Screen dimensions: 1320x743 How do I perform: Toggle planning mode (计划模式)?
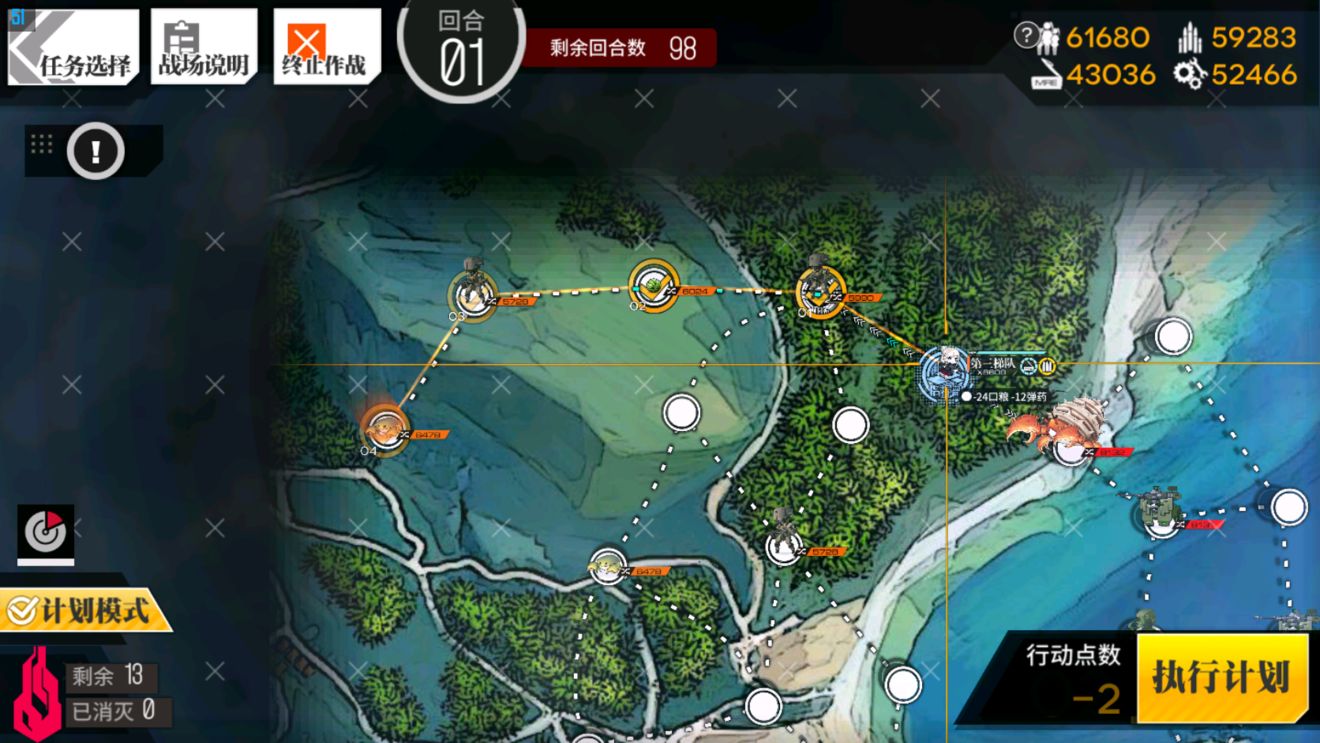click(x=85, y=610)
